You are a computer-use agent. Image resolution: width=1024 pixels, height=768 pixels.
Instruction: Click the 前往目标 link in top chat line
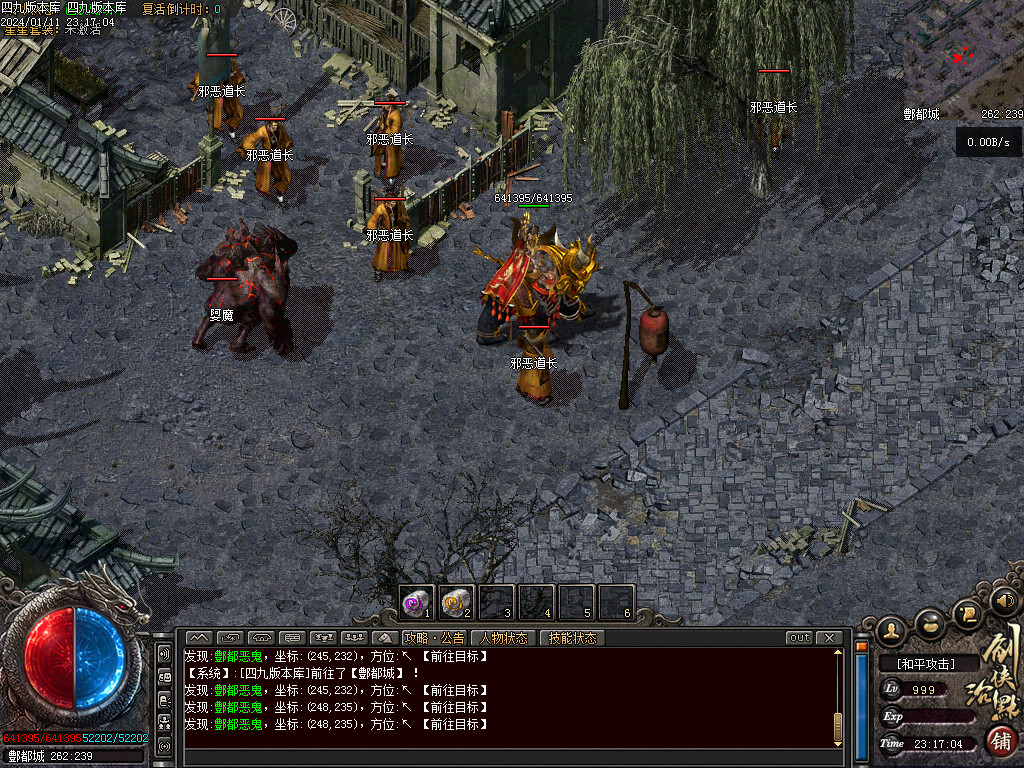click(456, 657)
